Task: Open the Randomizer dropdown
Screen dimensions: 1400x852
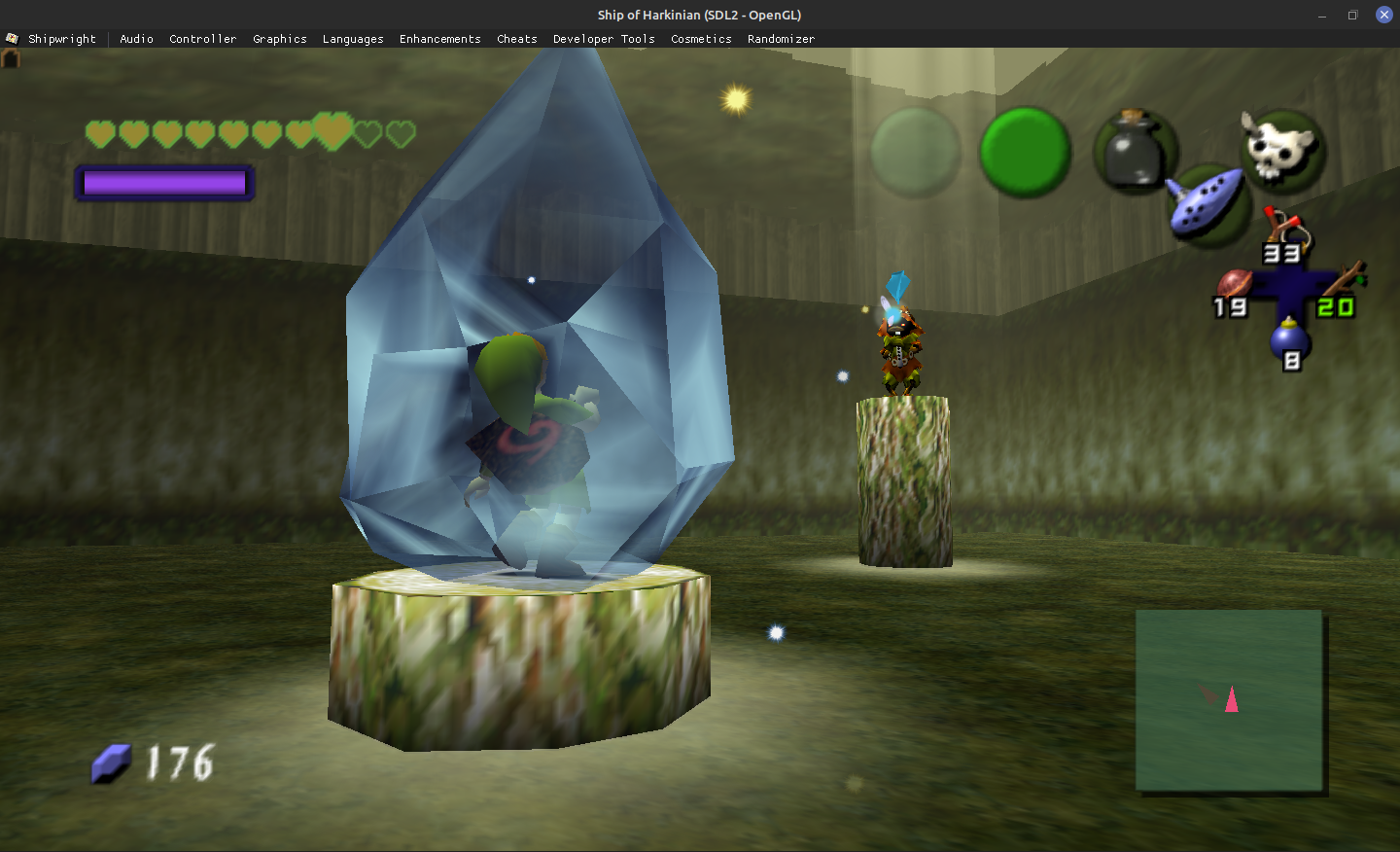Action: [x=781, y=39]
